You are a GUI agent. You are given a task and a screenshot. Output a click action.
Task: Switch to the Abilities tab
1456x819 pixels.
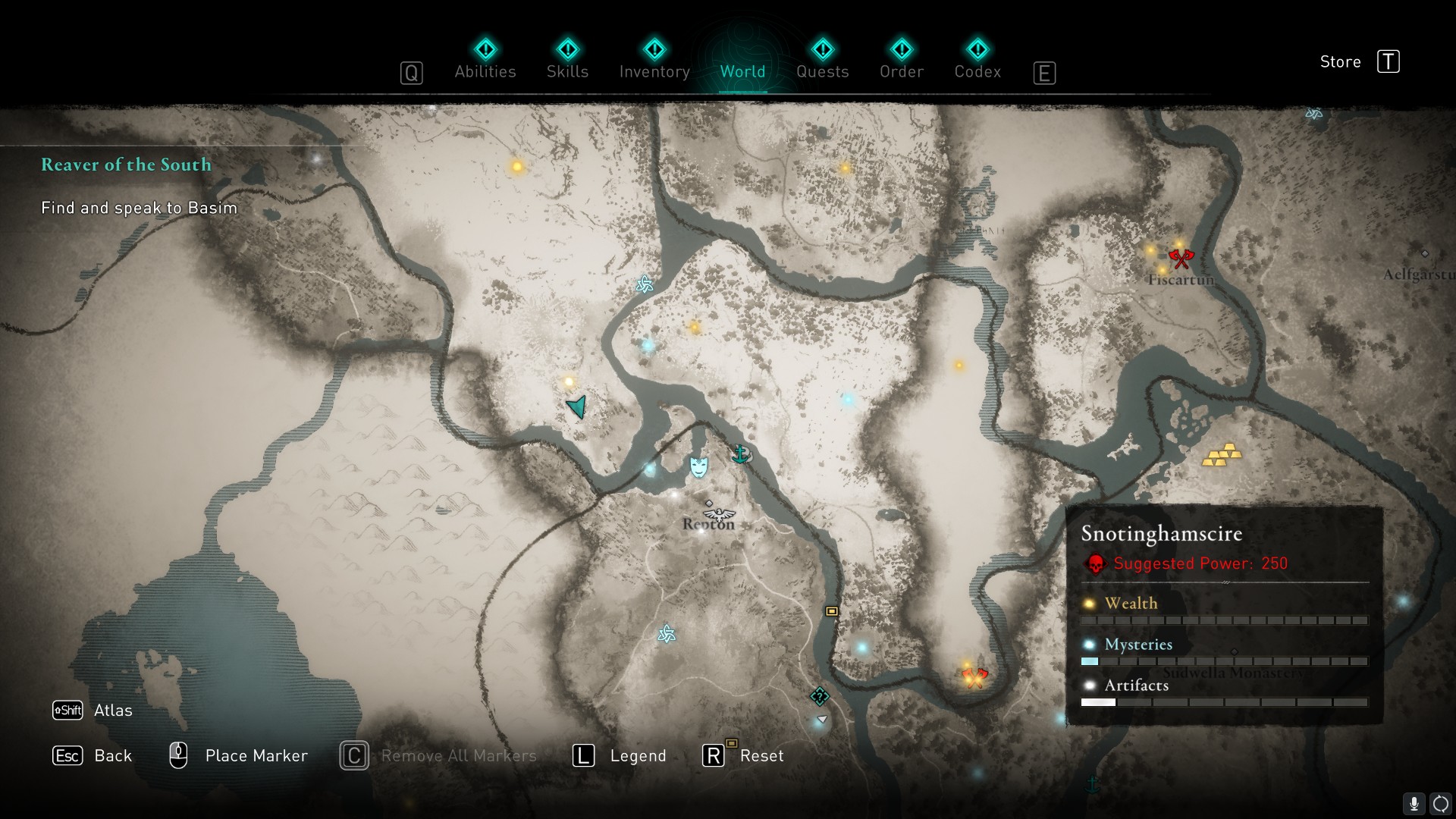click(485, 71)
